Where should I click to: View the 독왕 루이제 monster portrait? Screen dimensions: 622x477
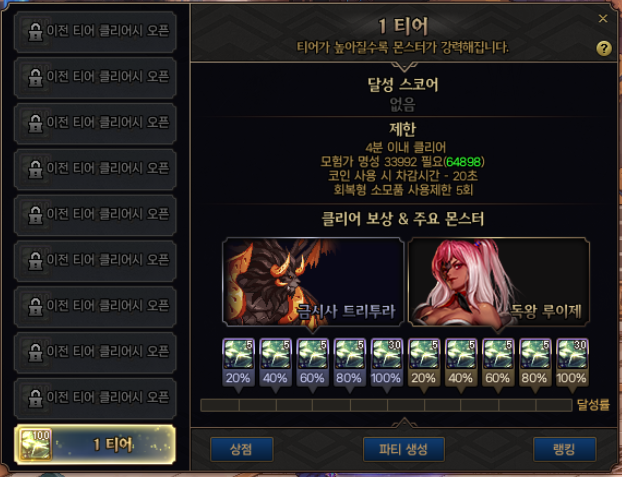point(498,281)
